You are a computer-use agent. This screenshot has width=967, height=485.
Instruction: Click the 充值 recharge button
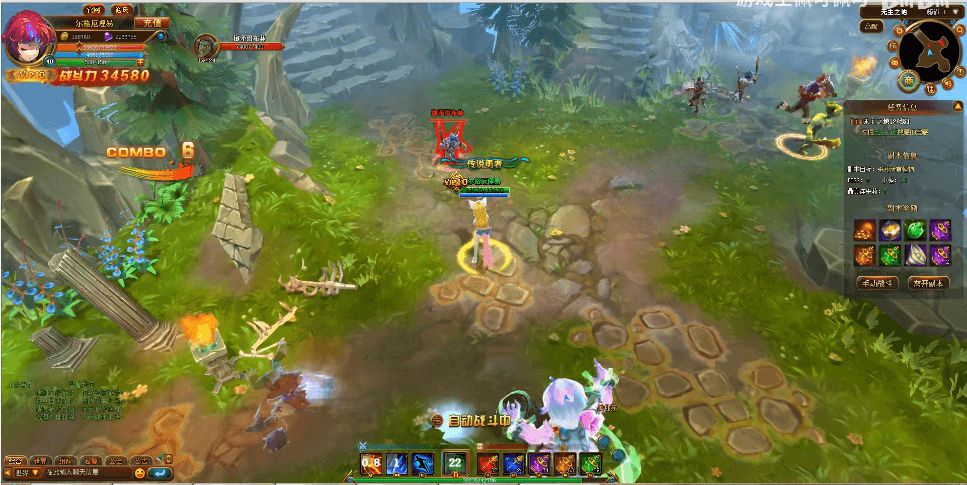151,22
